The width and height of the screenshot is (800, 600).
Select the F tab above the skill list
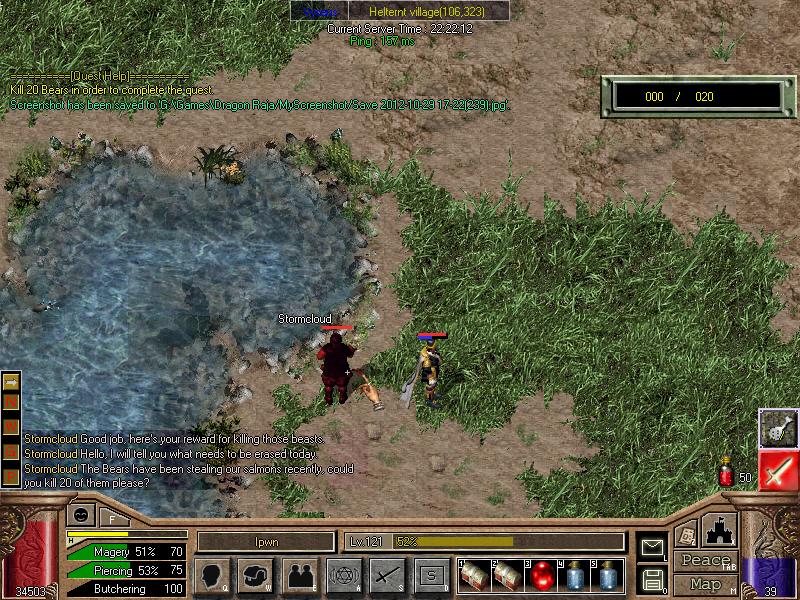(x=112, y=518)
